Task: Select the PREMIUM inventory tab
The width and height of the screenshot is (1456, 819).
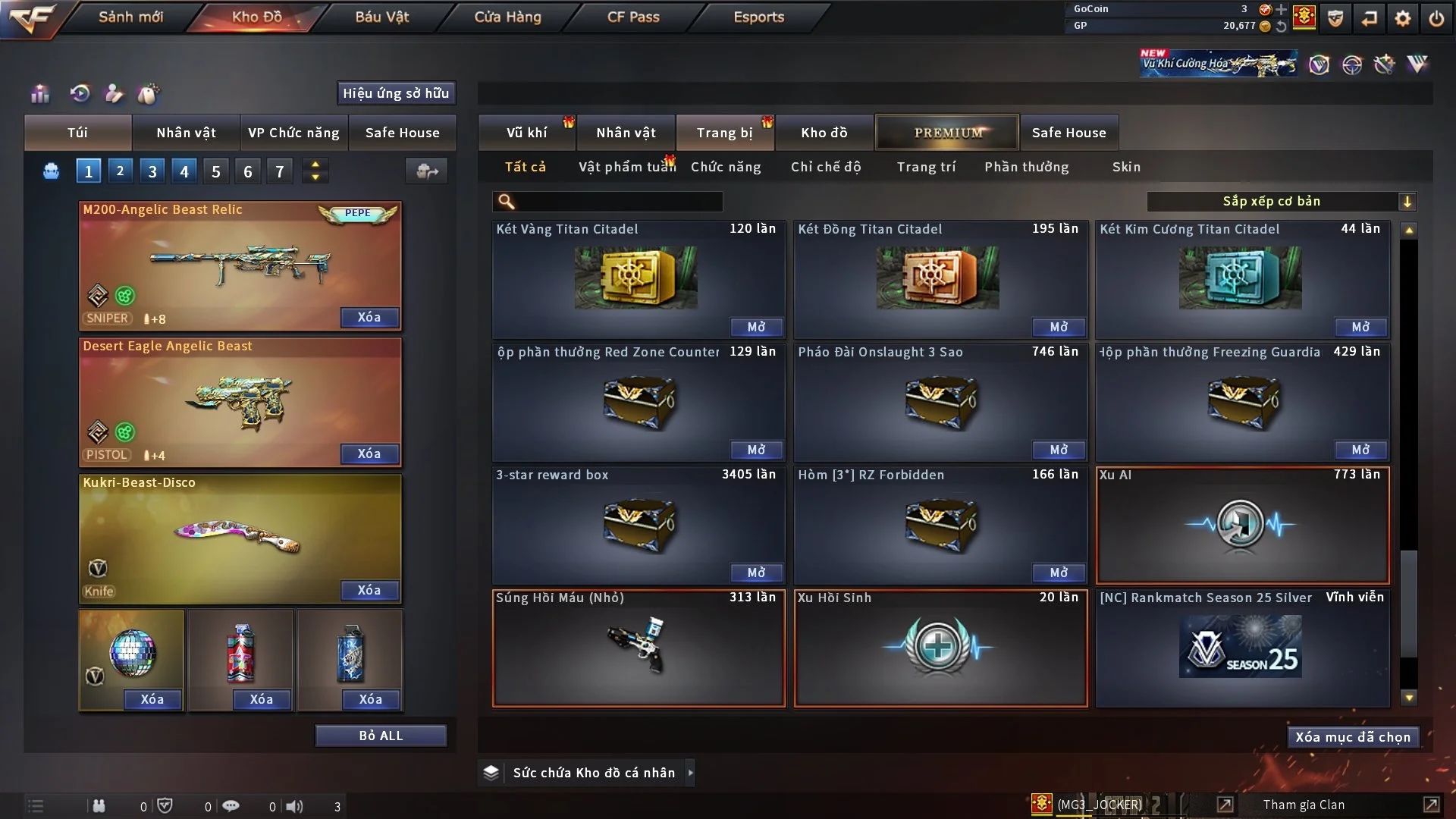Action: pyautogui.click(x=948, y=133)
